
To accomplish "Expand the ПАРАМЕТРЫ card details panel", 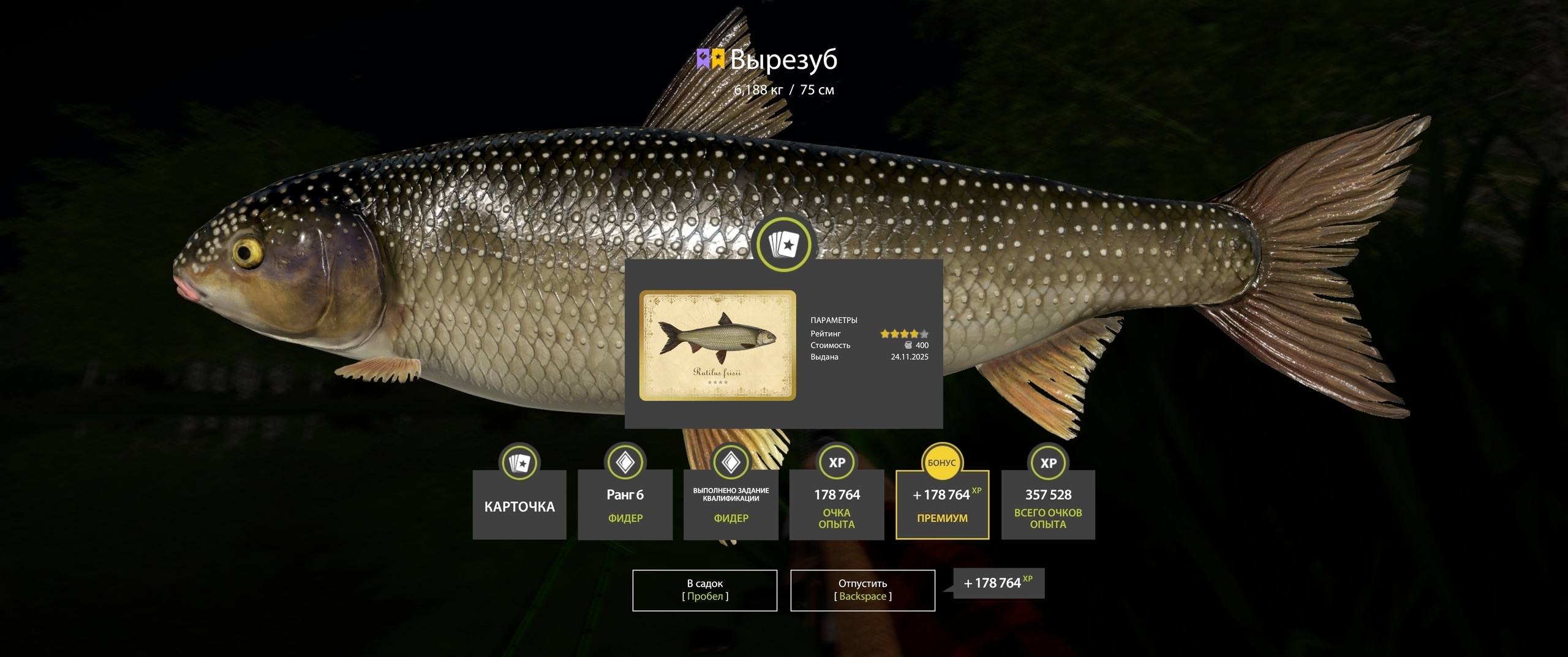I will tap(834, 319).
